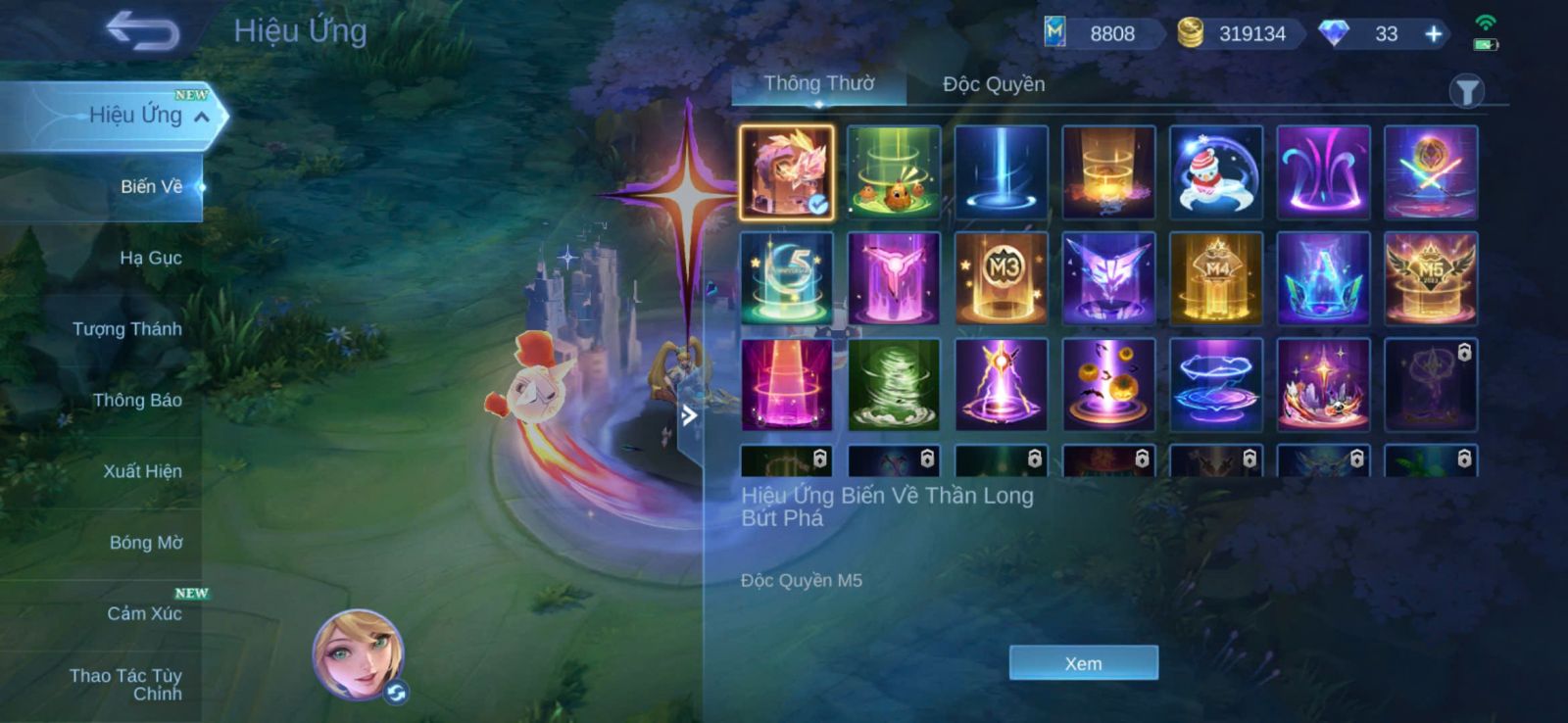
Task: Open the Cảm Xúc section
Action: [x=144, y=614]
